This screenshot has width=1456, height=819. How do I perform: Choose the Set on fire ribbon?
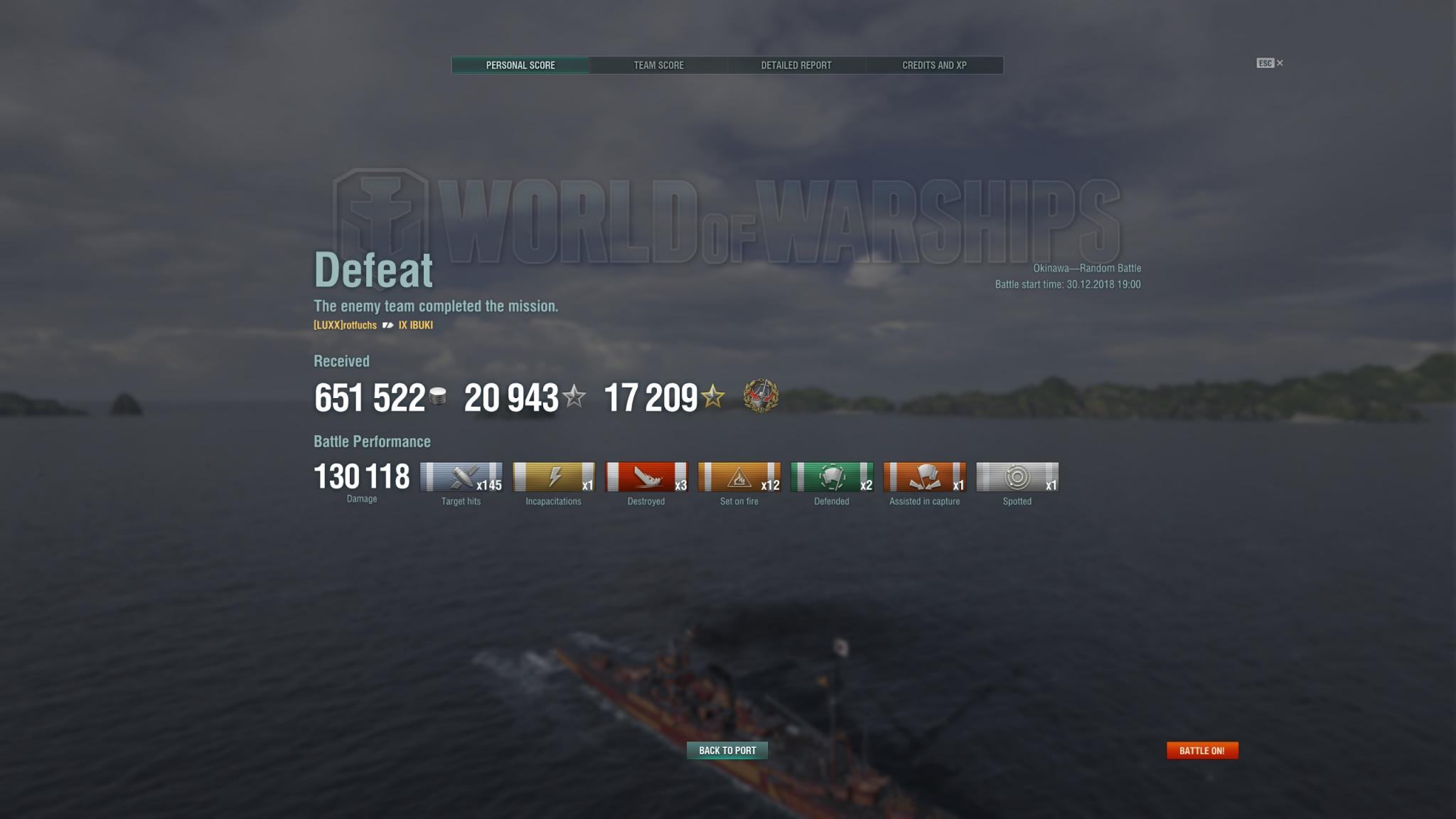739,477
